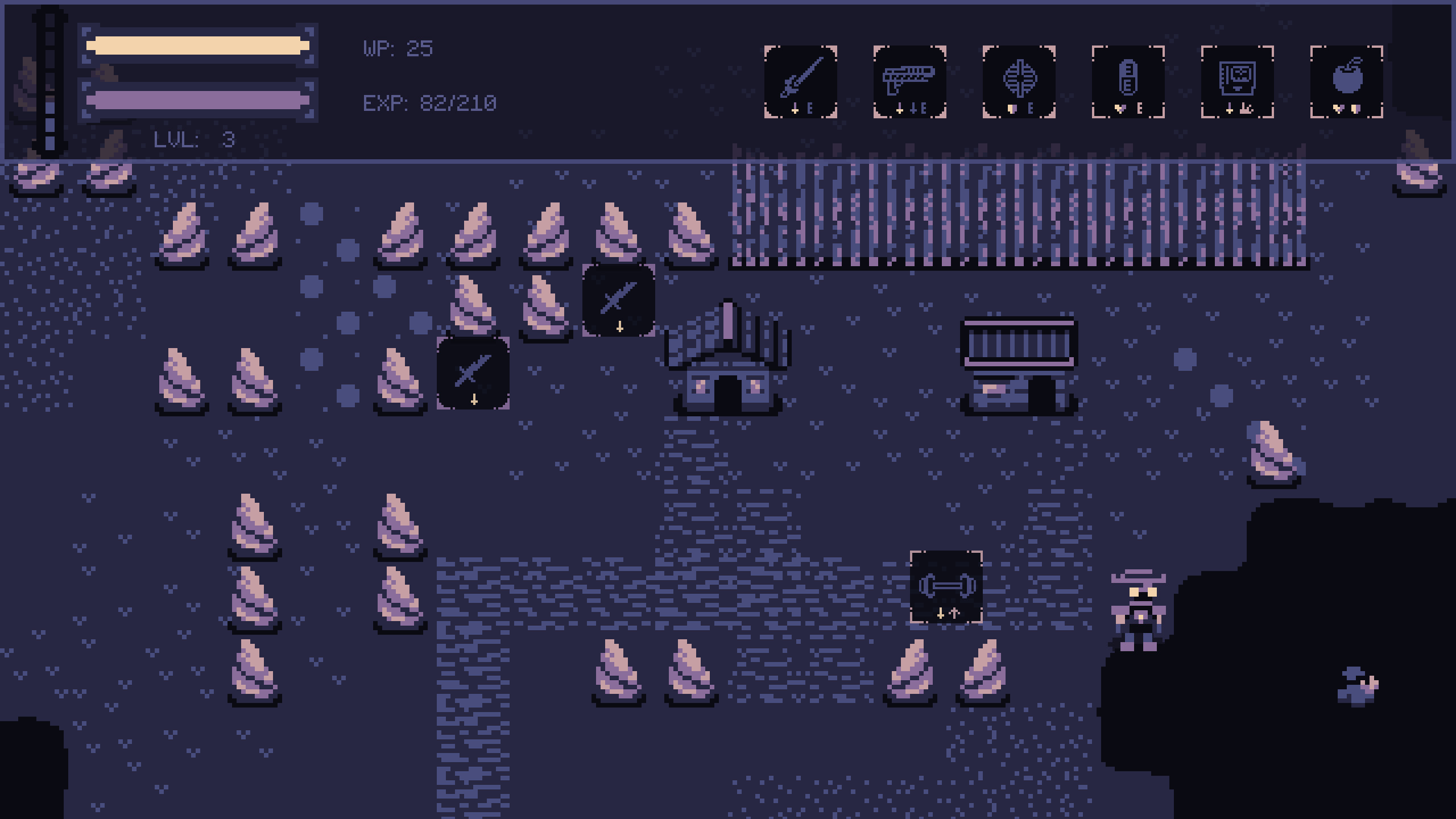The width and height of the screenshot is (1456, 819).
Task: Select the gun weapon slot
Action: coord(911,82)
